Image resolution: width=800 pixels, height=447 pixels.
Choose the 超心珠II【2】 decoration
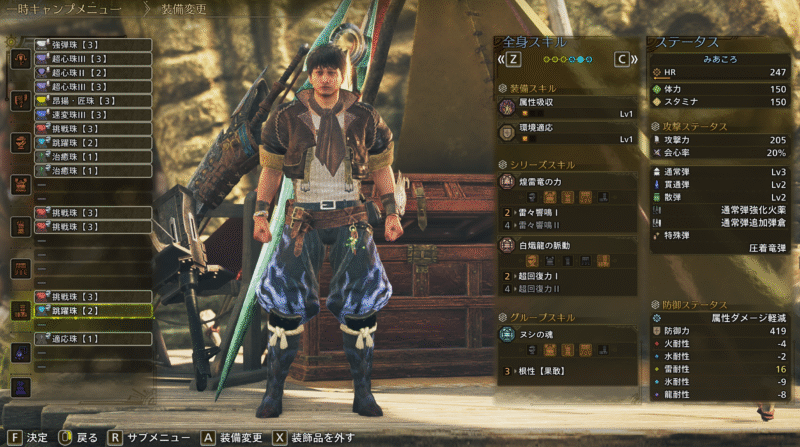(x=92, y=73)
